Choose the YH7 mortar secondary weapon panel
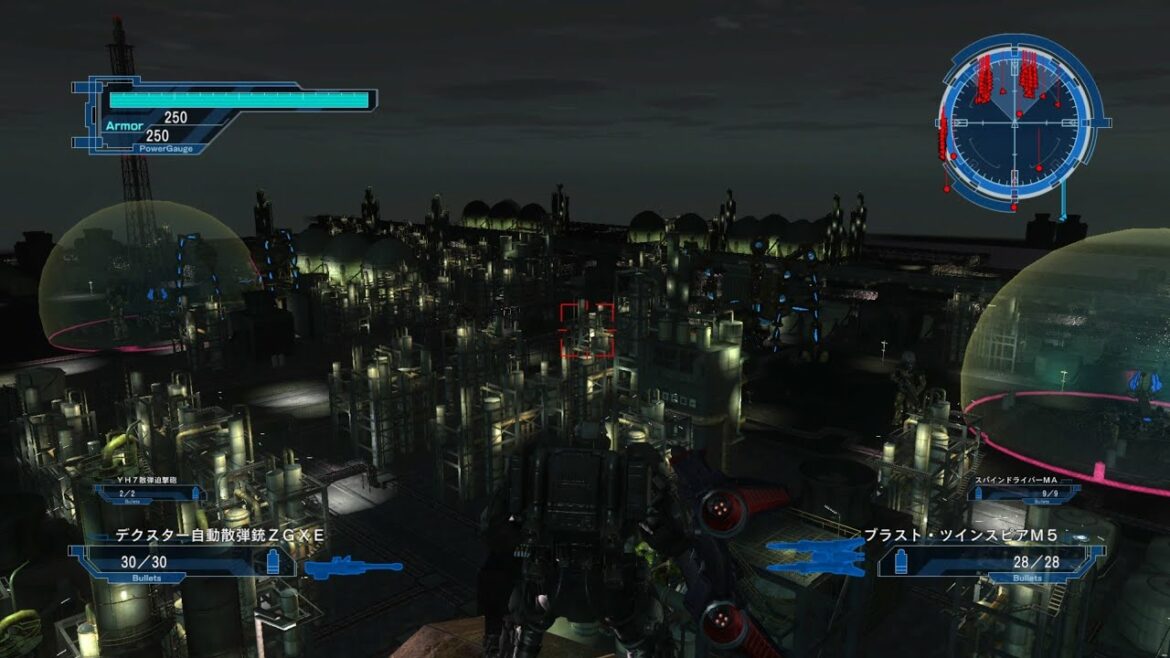 pyautogui.click(x=148, y=491)
